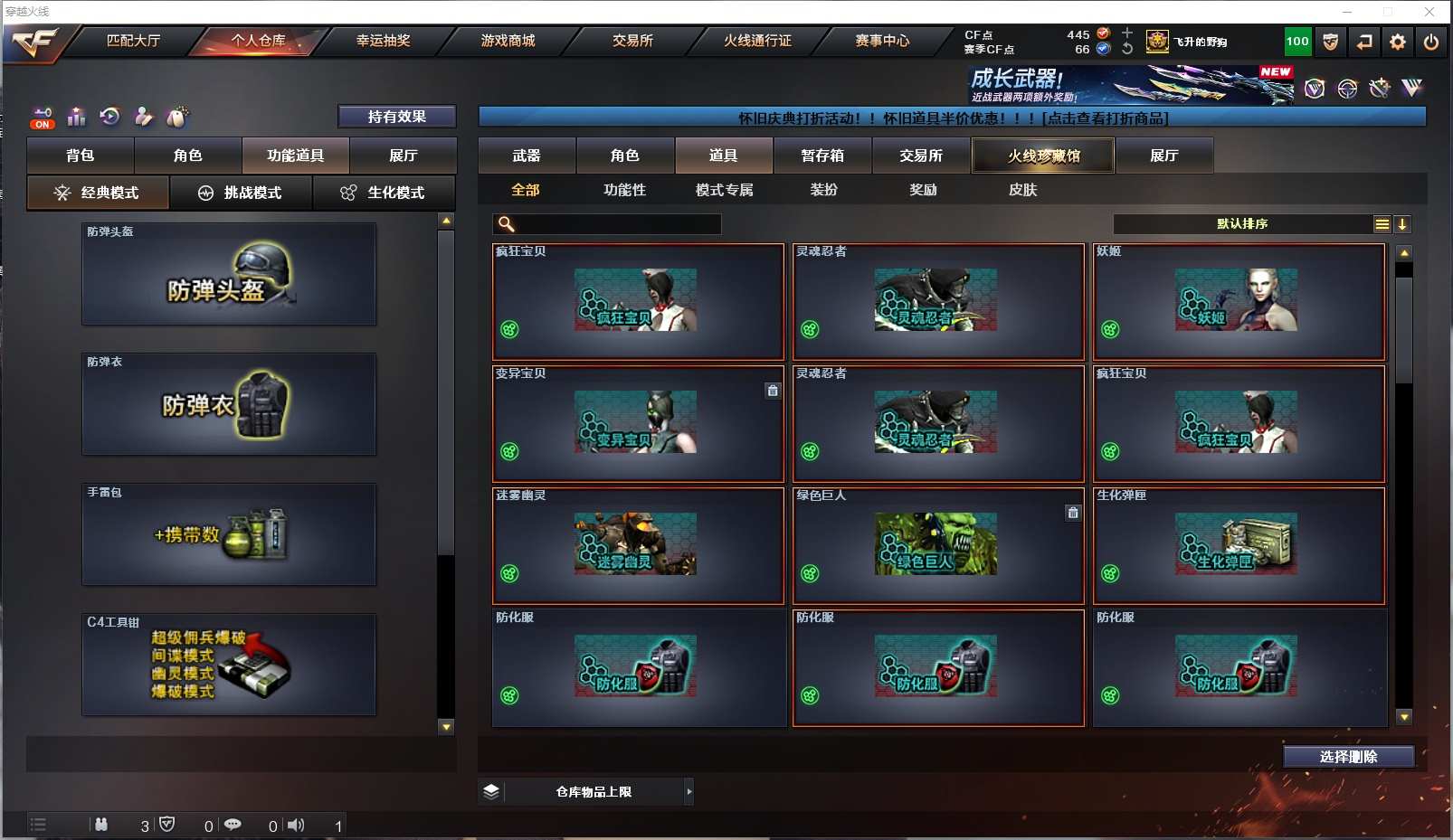Open the 交易所 top menu entry
Viewport: 1453px width, 840px height.
pos(632,41)
